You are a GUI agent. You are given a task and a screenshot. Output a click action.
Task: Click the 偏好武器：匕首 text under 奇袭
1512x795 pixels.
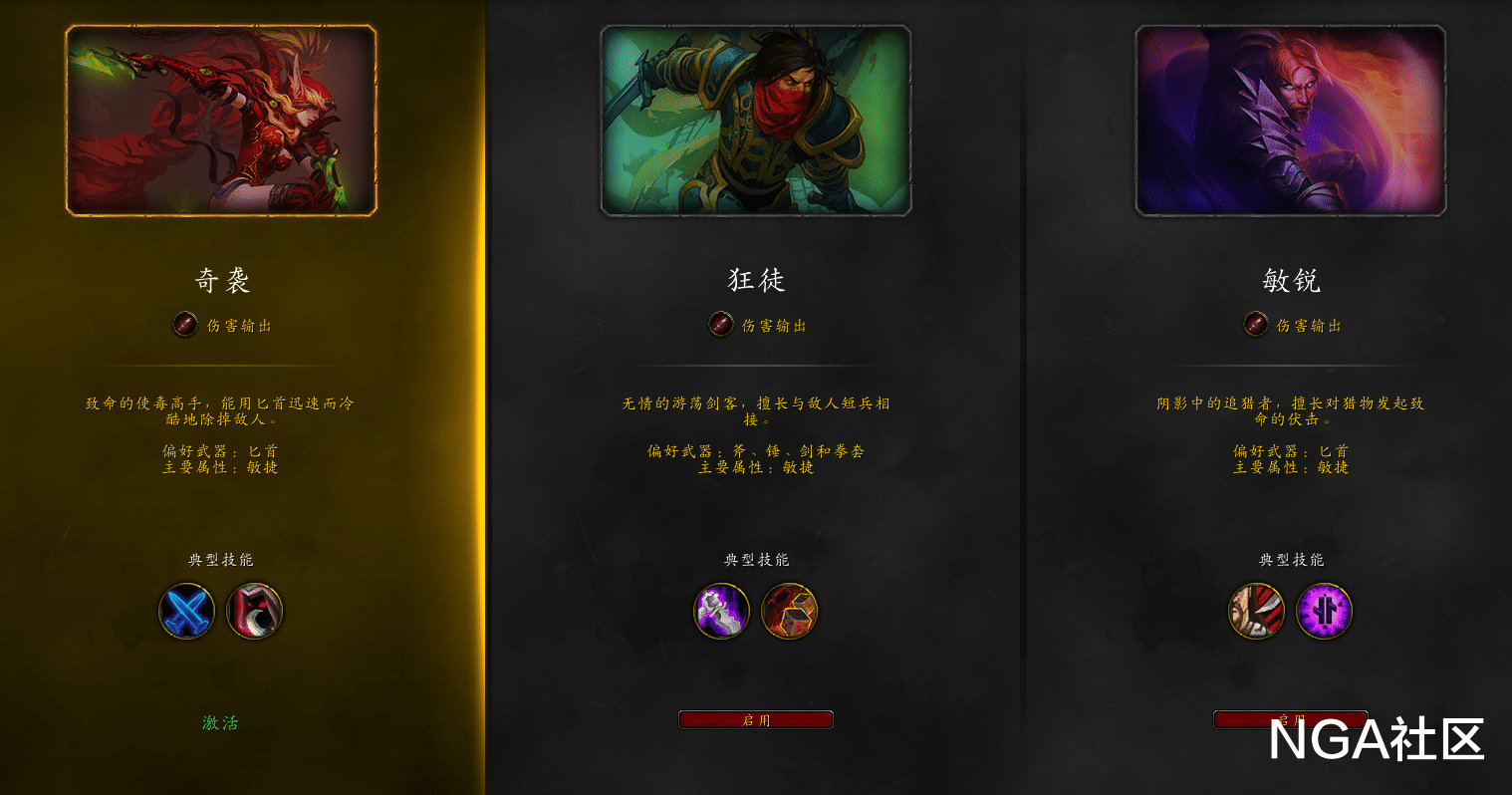[x=220, y=451]
